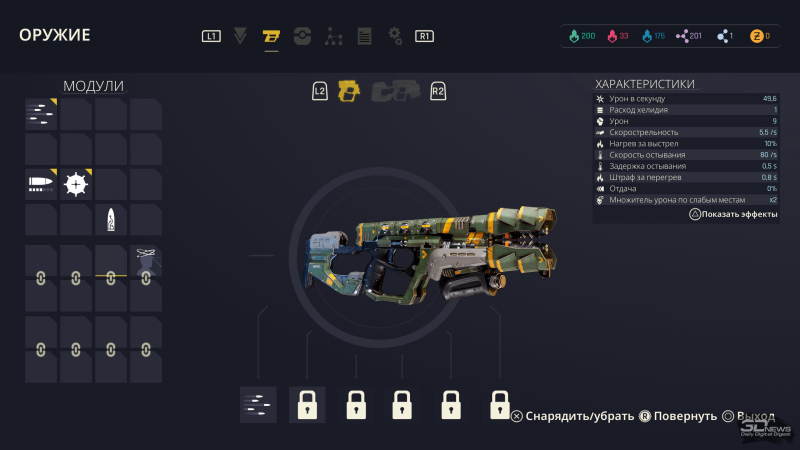Select the upright cracked bullet module
800x450 pixels.
[110, 219]
